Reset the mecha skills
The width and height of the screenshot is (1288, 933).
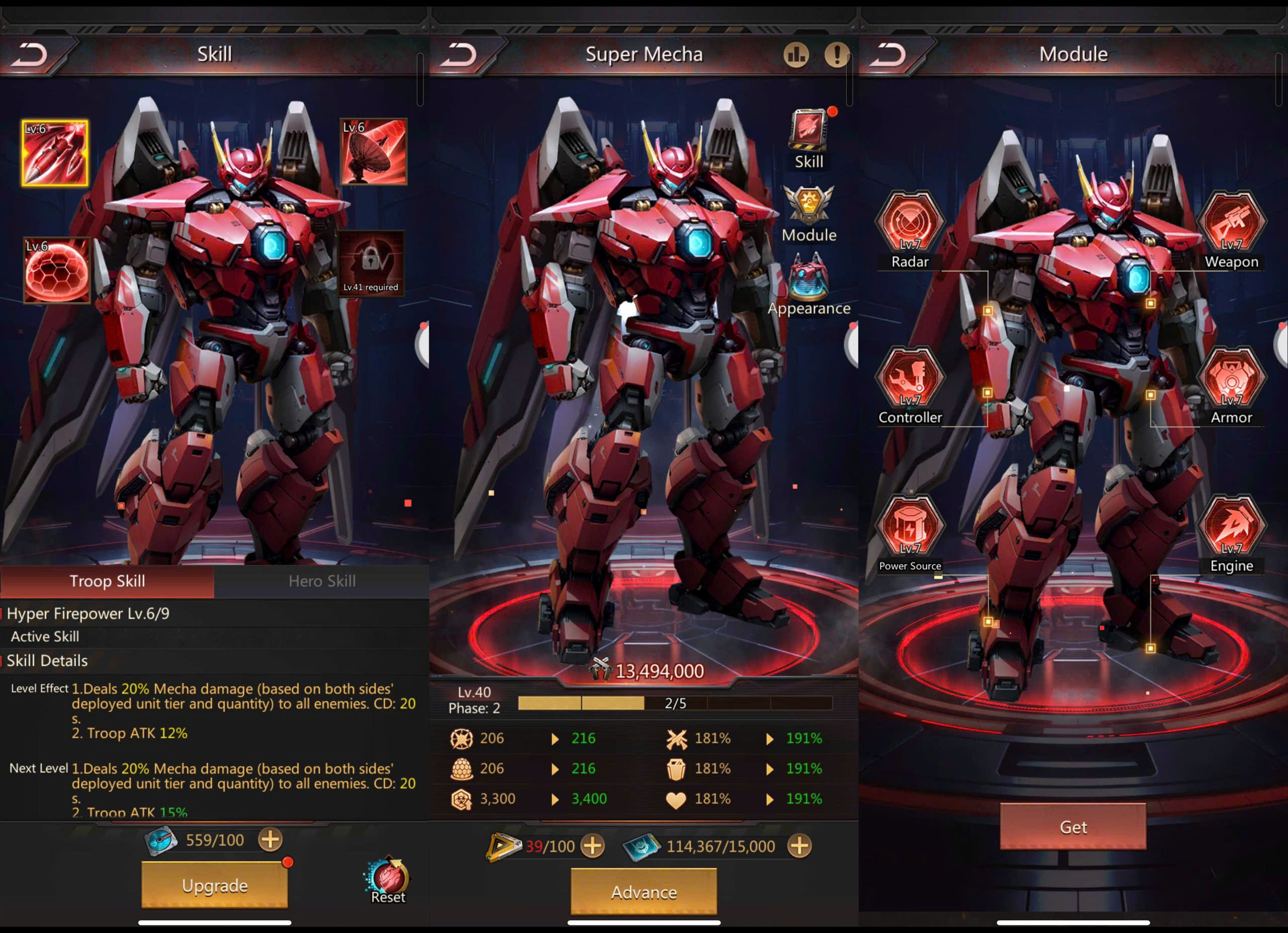point(388,880)
